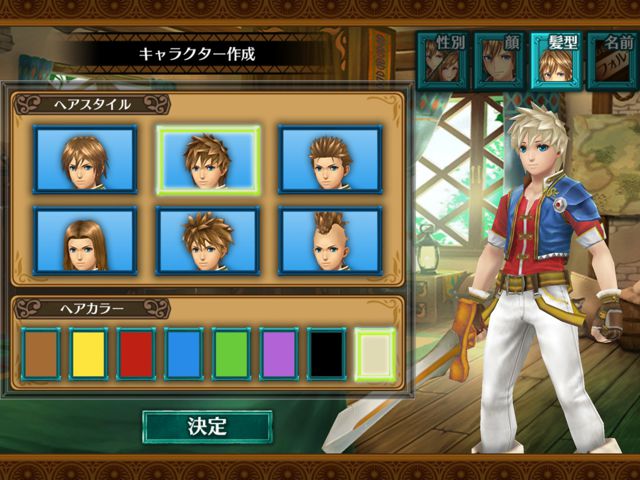Select the highlighted tousled spiky hairstyle
This screenshot has height=480, width=640.
coord(208,159)
